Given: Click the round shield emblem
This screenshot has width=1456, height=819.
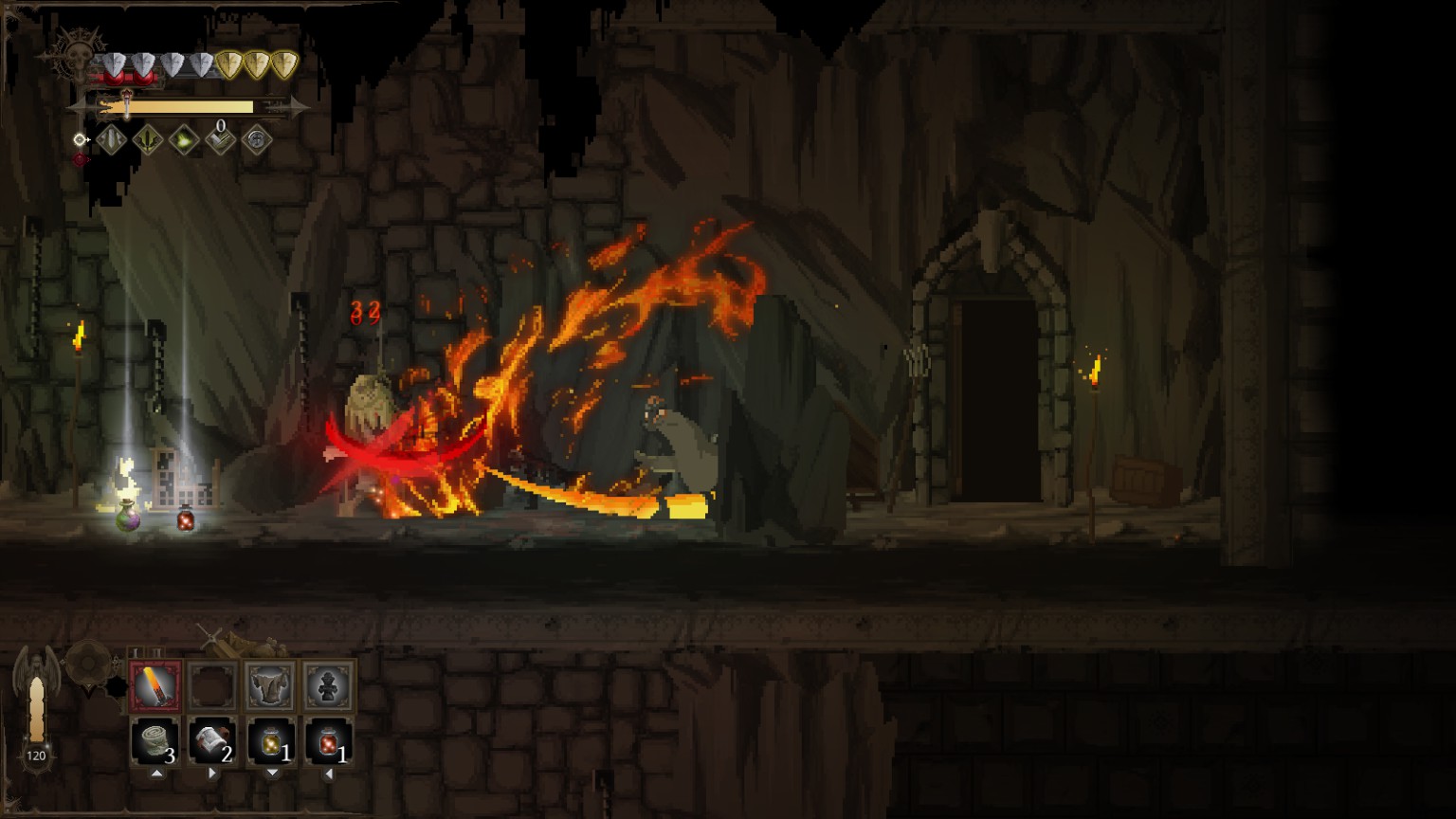Looking at the screenshot, I should pos(90,661).
